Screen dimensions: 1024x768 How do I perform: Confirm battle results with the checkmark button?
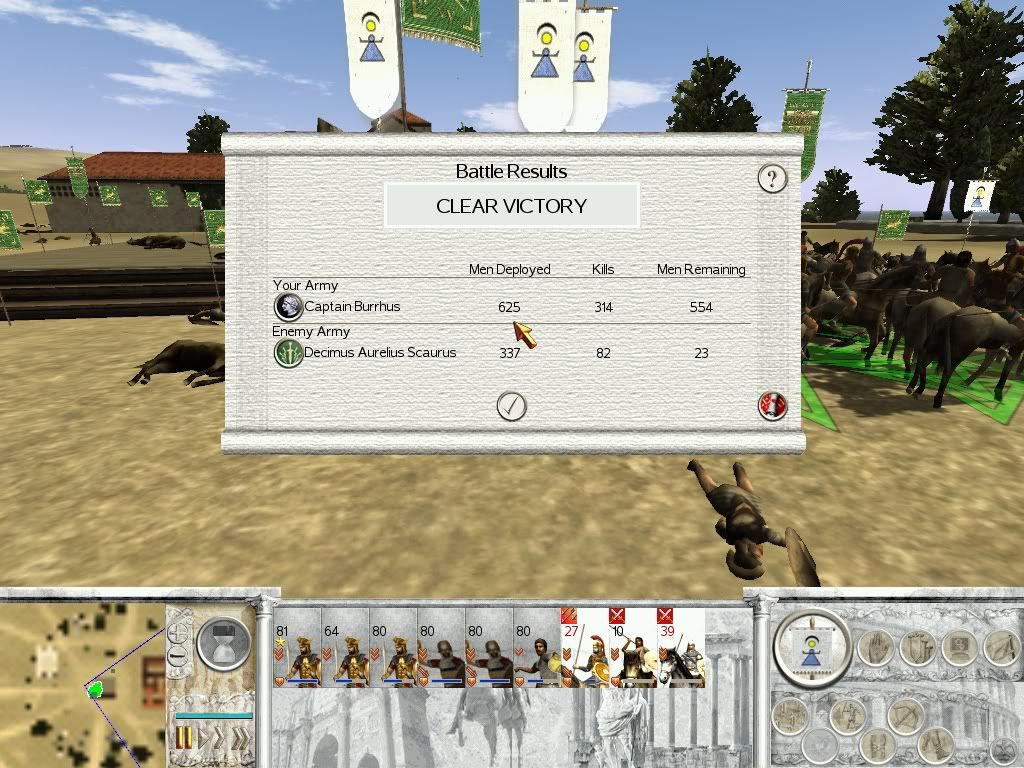pos(511,406)
